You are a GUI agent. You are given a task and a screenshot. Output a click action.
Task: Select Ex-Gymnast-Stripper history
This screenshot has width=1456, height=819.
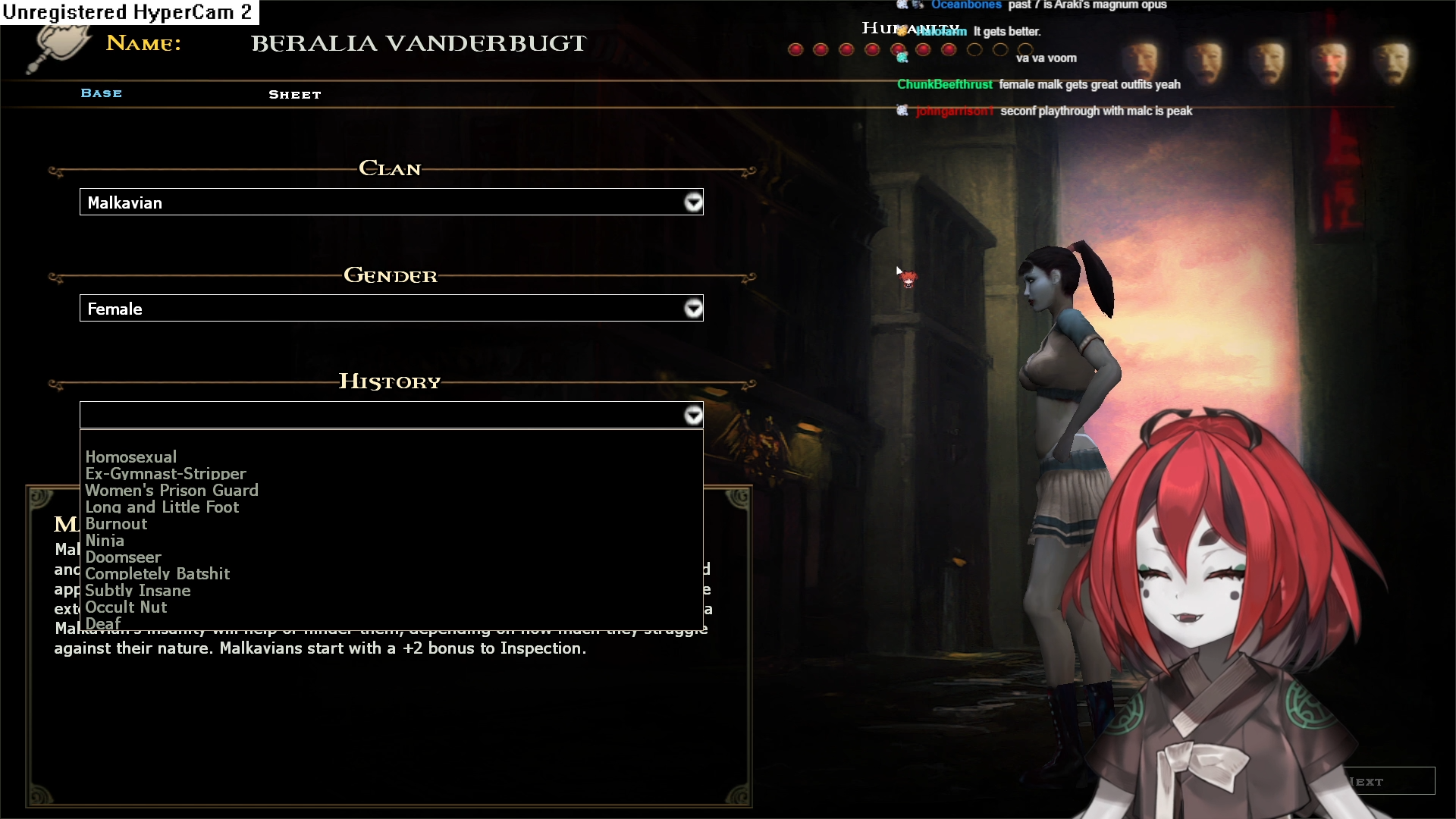point(165,474)
